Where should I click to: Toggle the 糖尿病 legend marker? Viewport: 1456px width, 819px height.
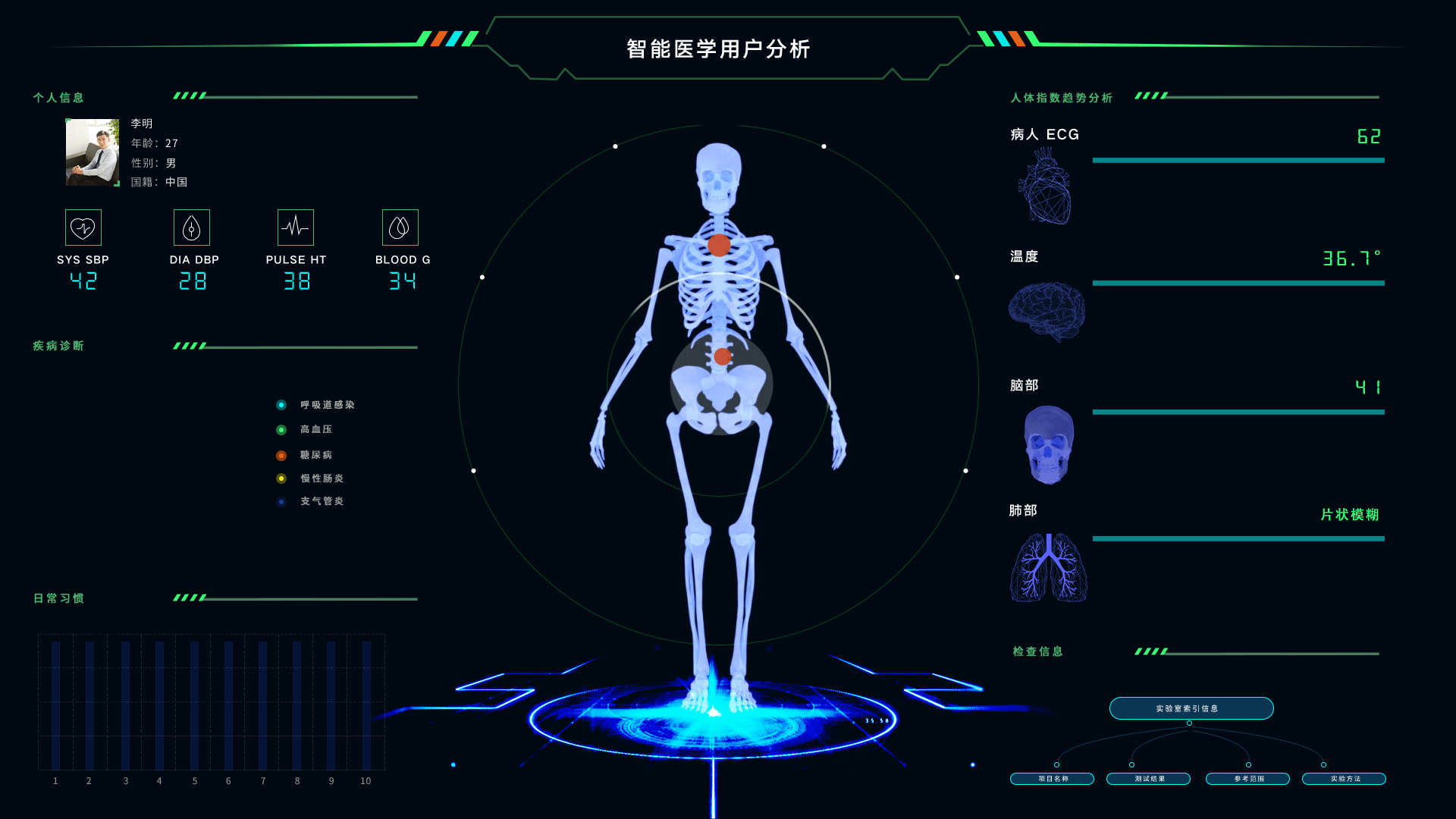point(281,455)
